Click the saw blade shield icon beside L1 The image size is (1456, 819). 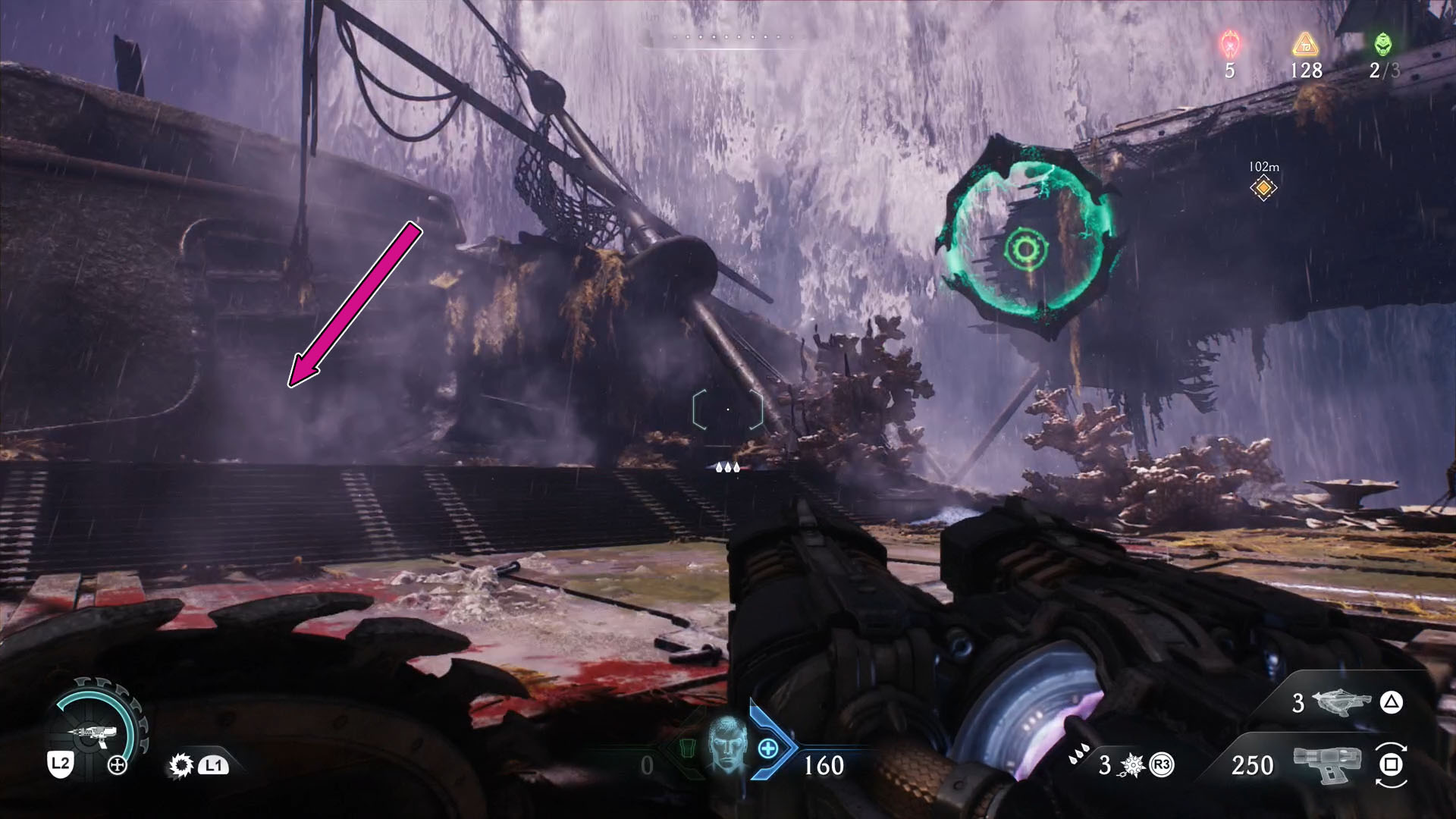coord(181,766)
